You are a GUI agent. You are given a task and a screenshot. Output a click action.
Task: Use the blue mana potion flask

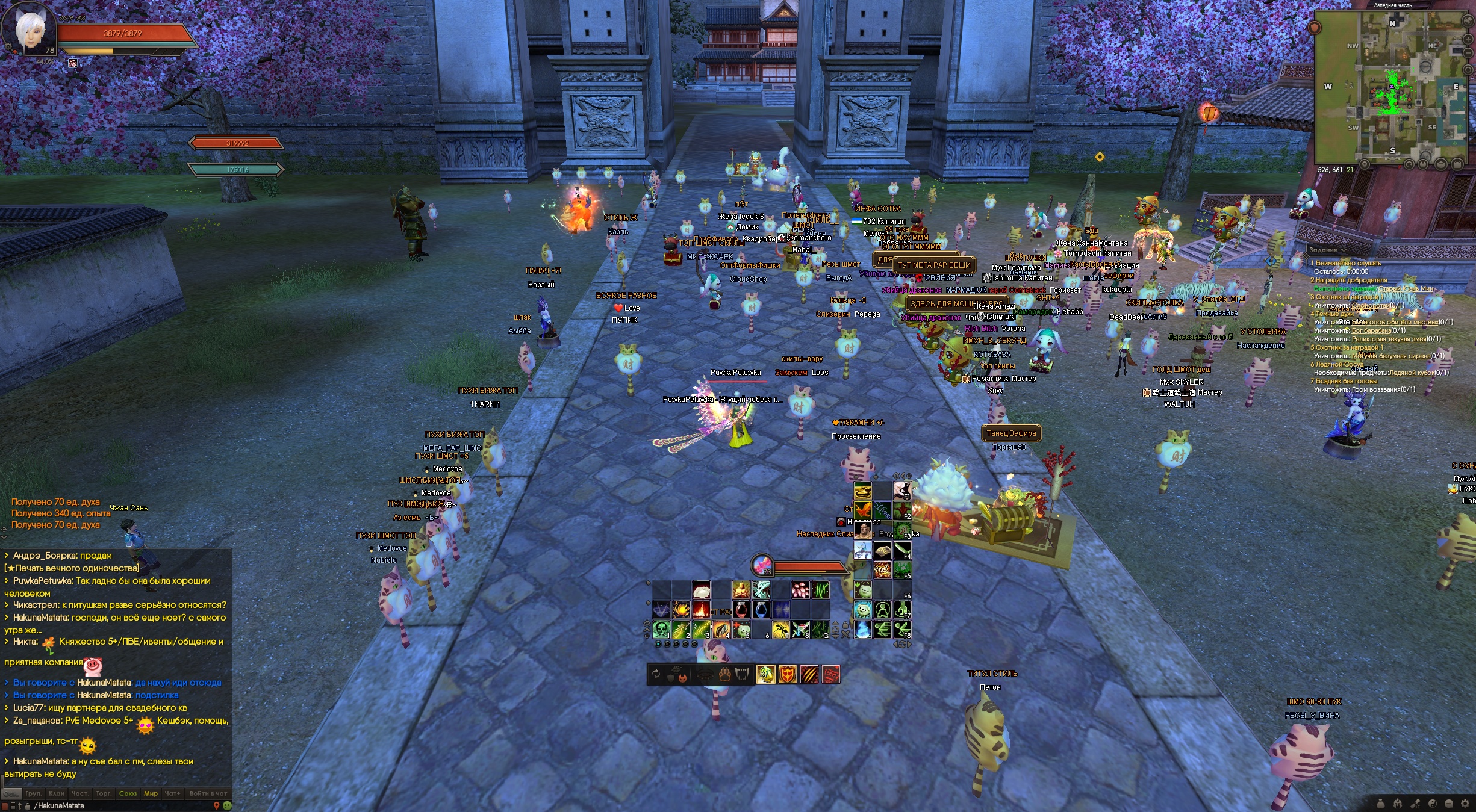[761, 610]
